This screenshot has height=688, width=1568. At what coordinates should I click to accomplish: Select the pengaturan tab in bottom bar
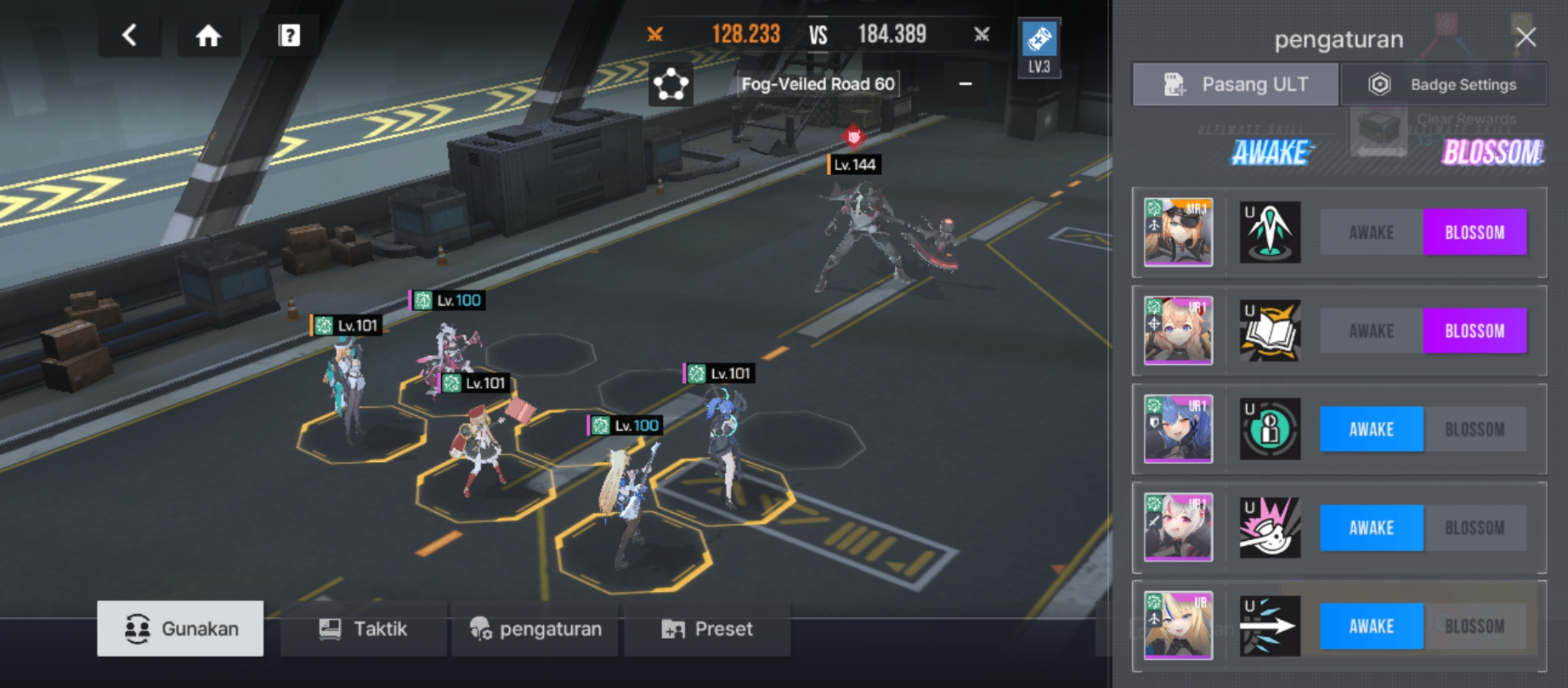coord(535,629)
